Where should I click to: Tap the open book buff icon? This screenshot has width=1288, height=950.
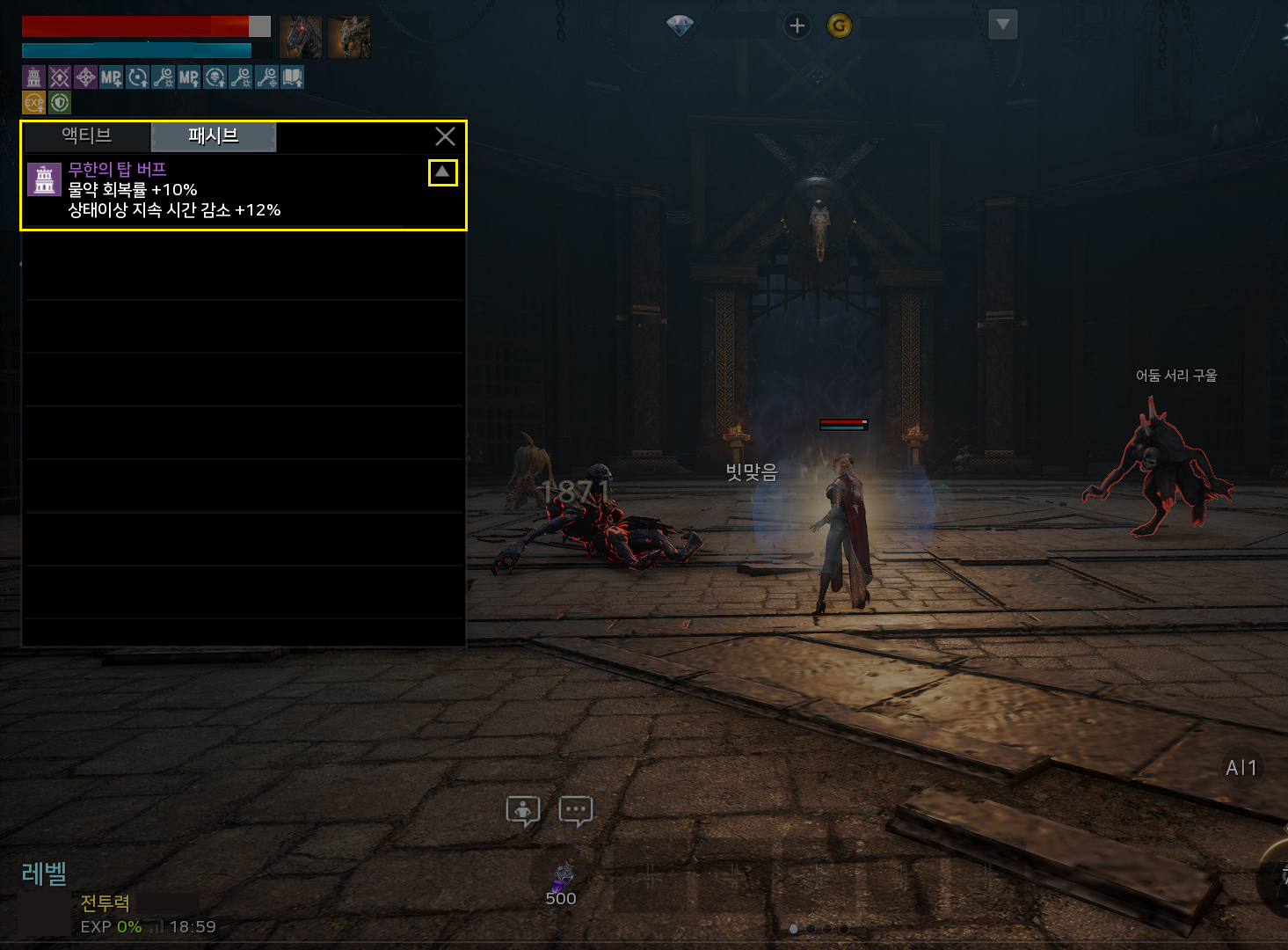tap(293, 77)
